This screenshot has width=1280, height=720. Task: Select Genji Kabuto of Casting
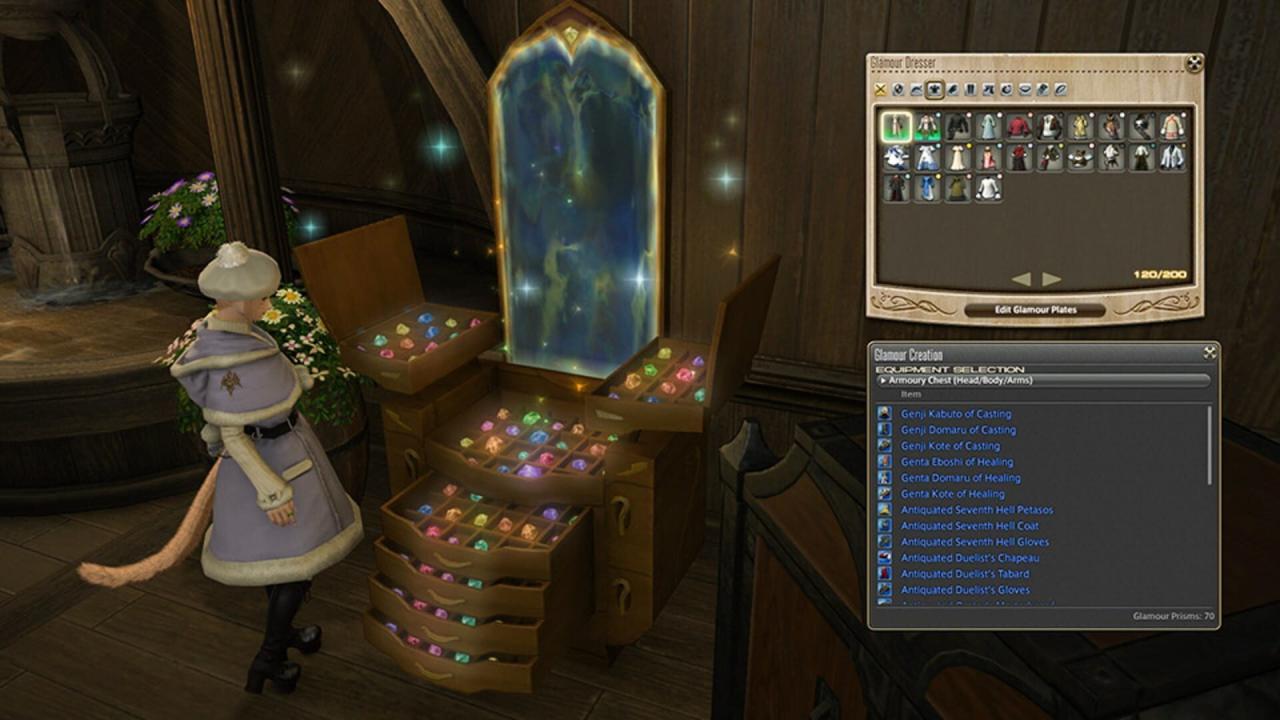point(955,414)
